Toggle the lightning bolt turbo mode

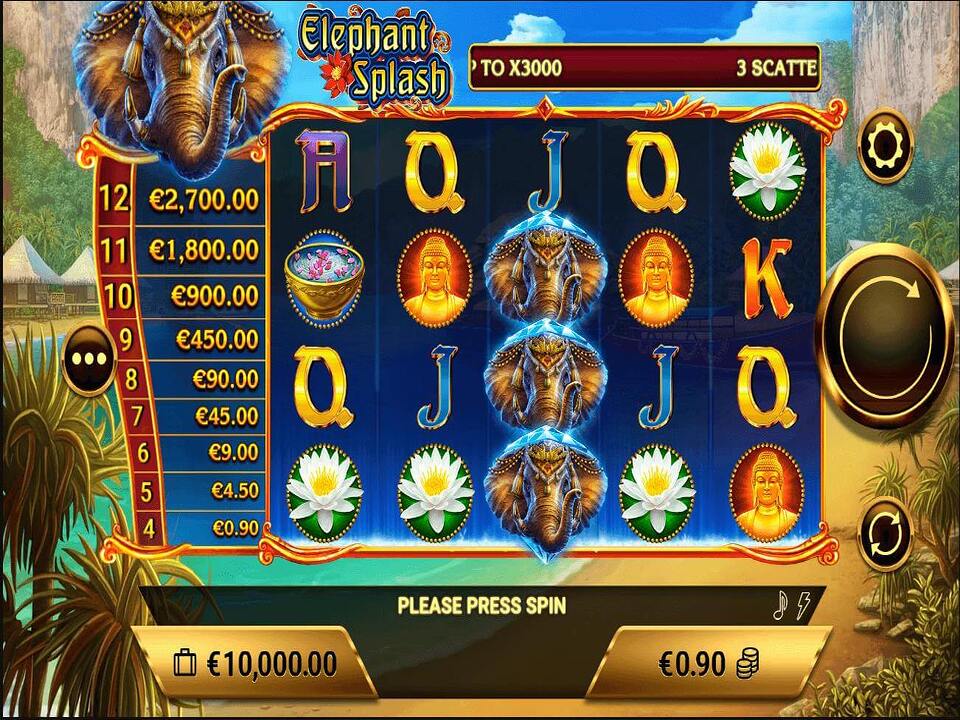(803, 604)
